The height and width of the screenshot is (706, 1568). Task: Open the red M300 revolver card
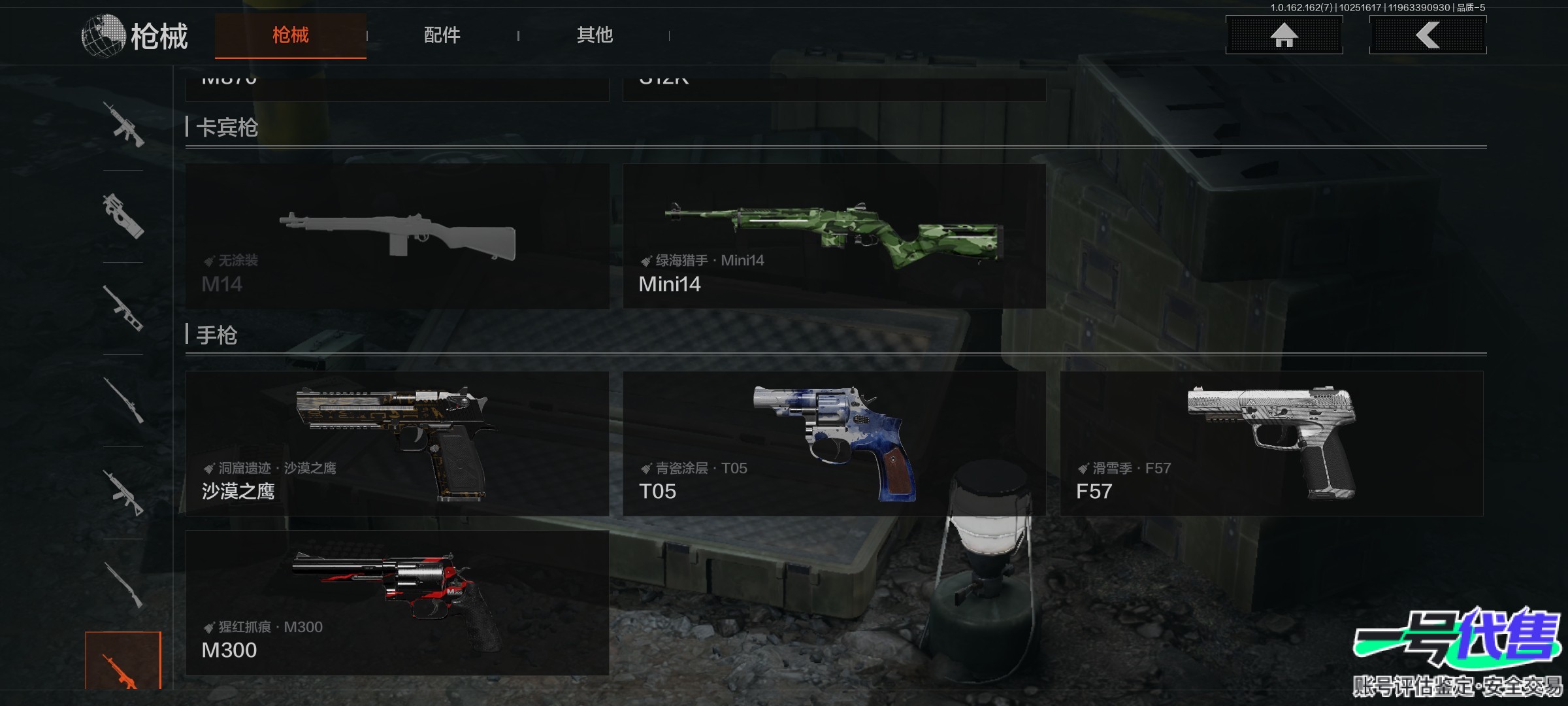click(397, 603)
